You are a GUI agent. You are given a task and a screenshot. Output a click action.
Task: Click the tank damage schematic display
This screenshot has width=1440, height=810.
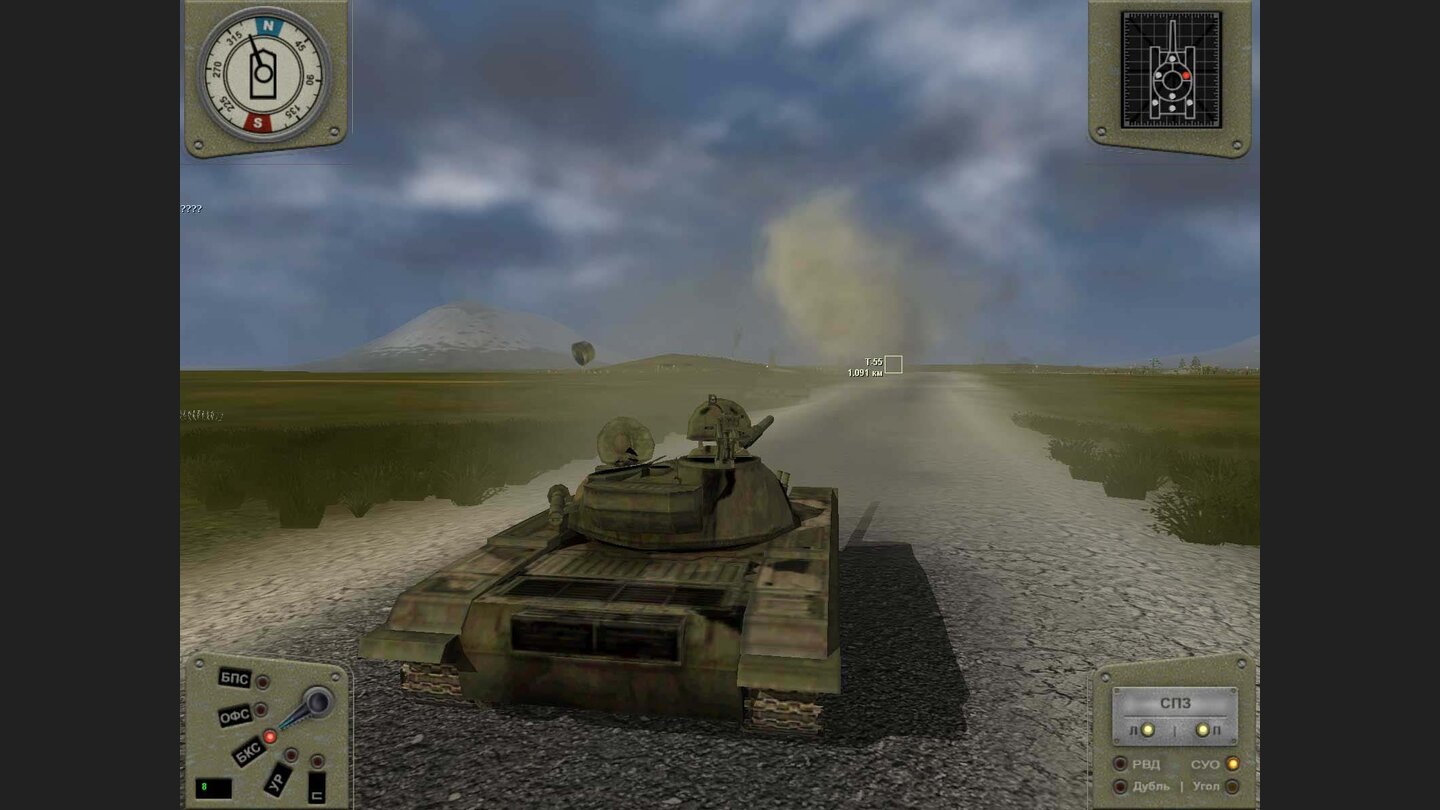[x=1172, y=70]
